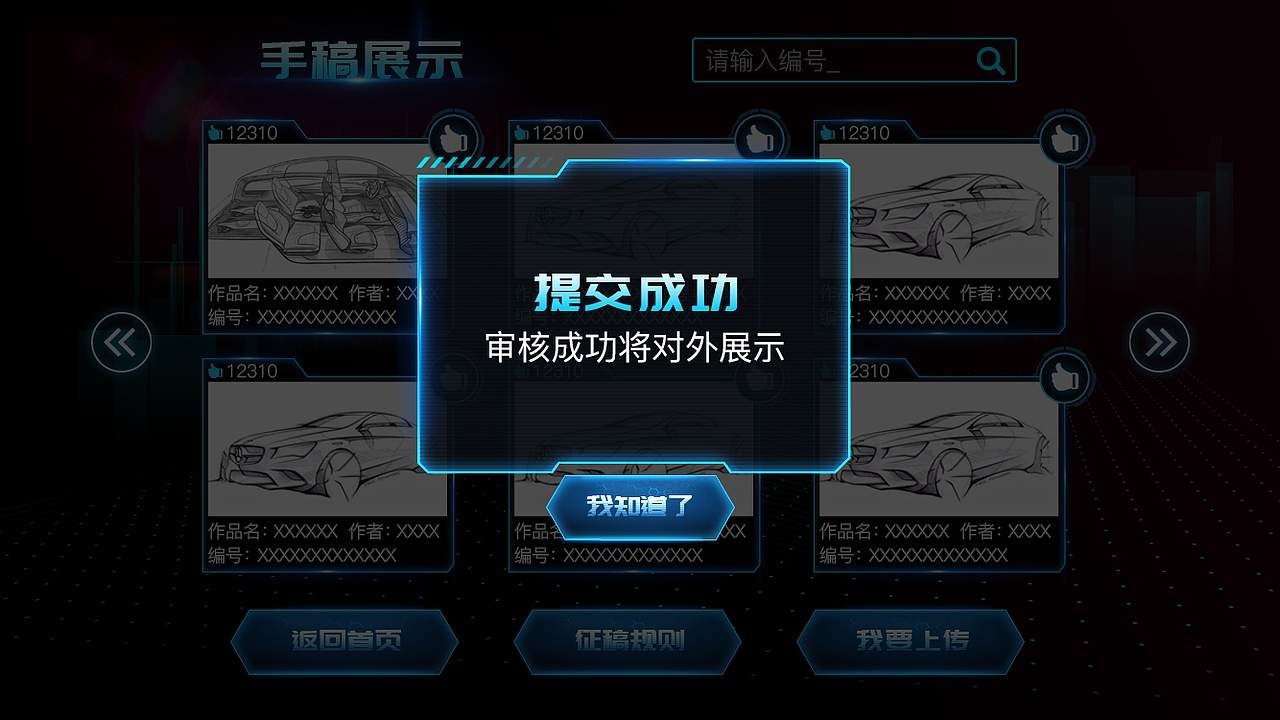Toggle the small like icon beside bottom-right 12310 count

[823, 370]
